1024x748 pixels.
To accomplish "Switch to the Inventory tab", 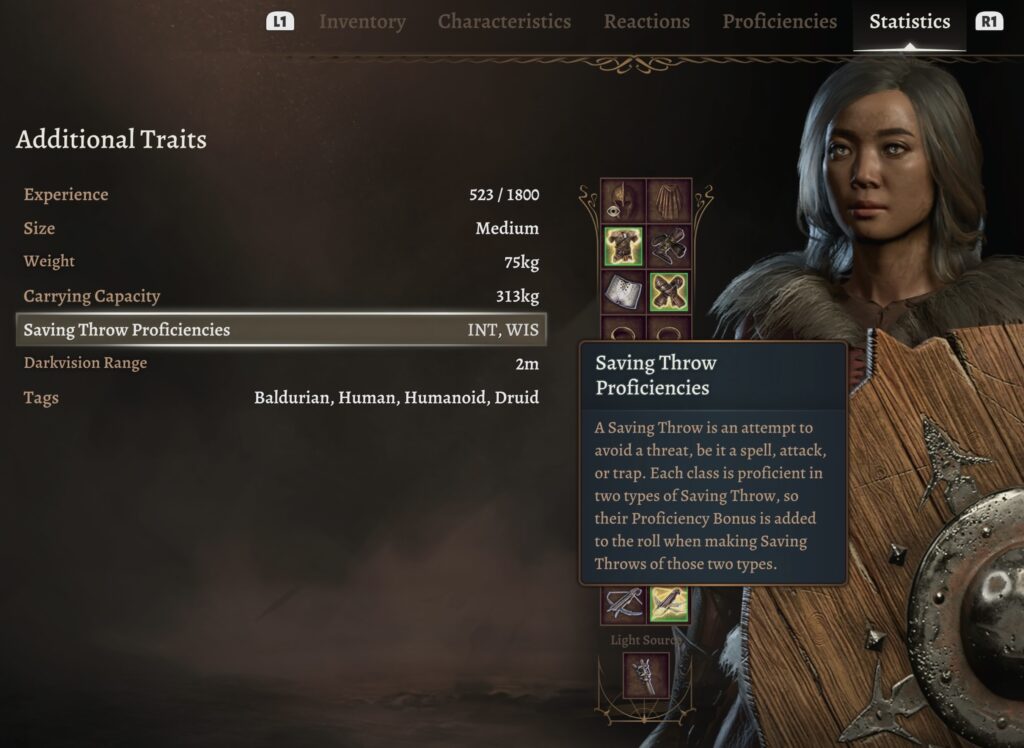I will (362, 22).
